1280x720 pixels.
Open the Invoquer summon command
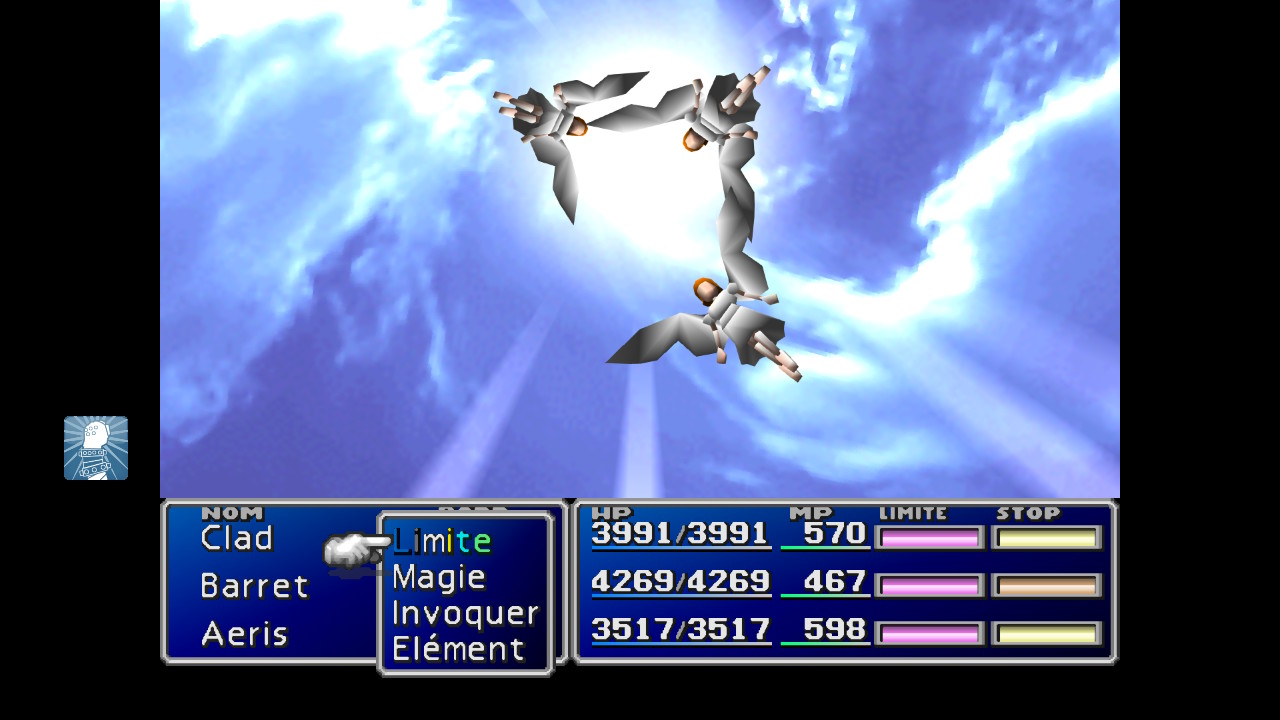pos(465,613)
